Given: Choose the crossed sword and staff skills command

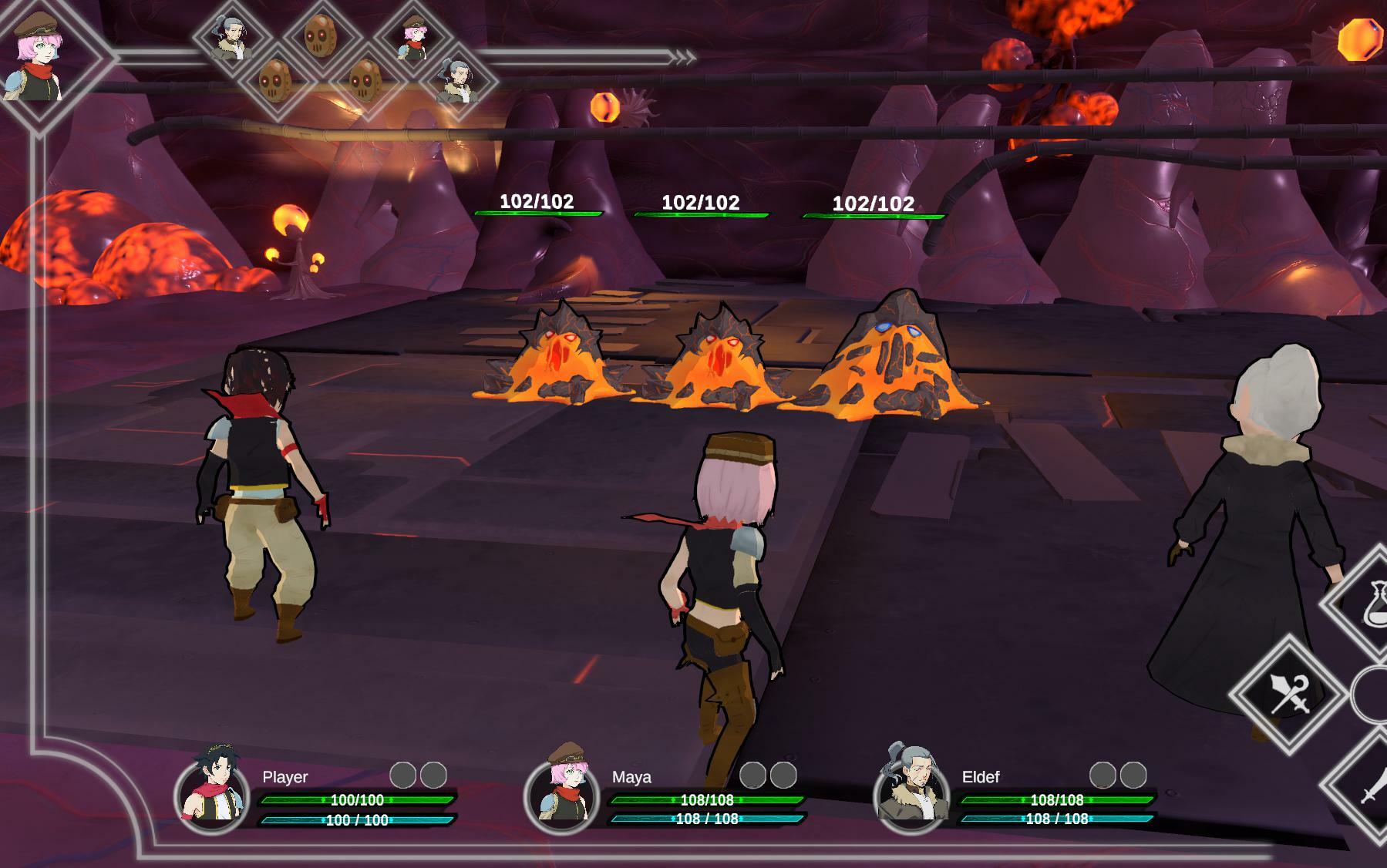Looking at the screenshot, I should pyautogui.click(x=1288, y=694).
